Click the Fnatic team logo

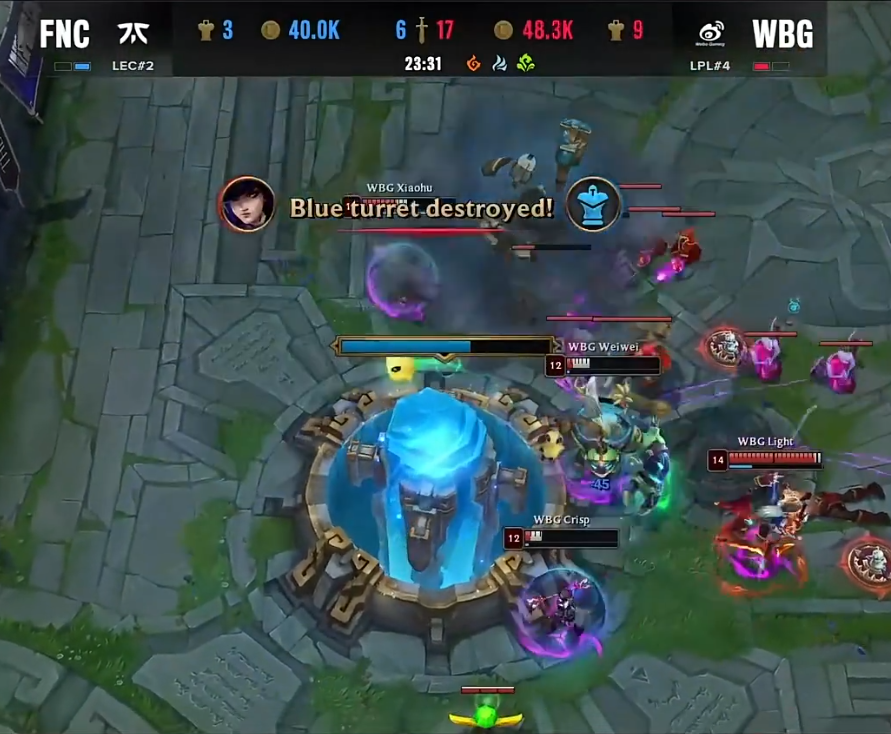133,33
